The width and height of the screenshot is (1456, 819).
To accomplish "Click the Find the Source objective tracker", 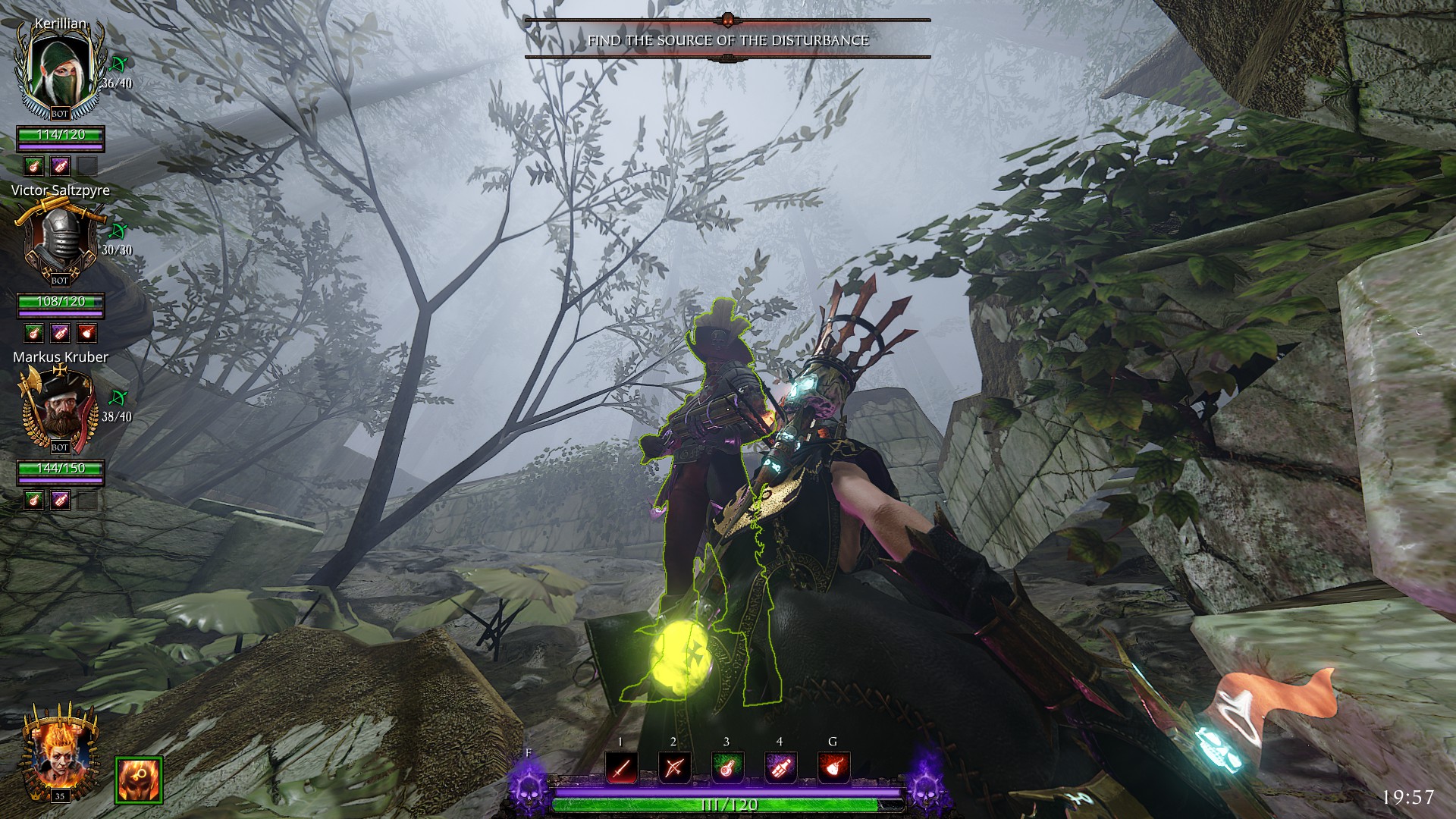I will pos(727,40).
